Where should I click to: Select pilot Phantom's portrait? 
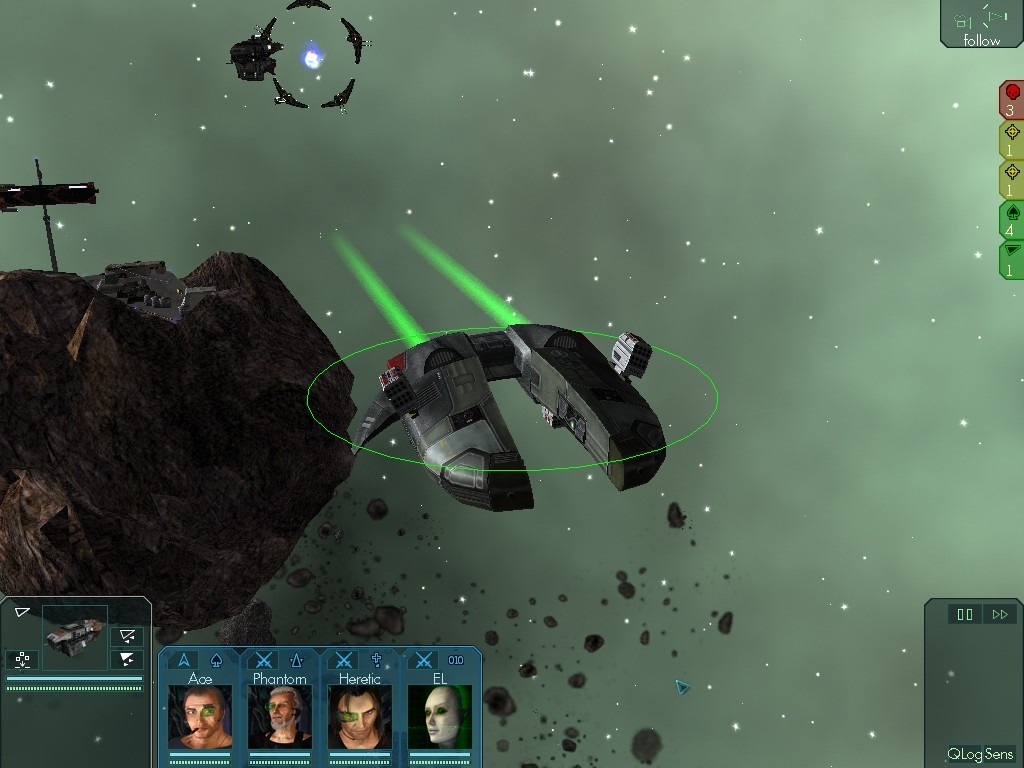click(x=280, y=716)
